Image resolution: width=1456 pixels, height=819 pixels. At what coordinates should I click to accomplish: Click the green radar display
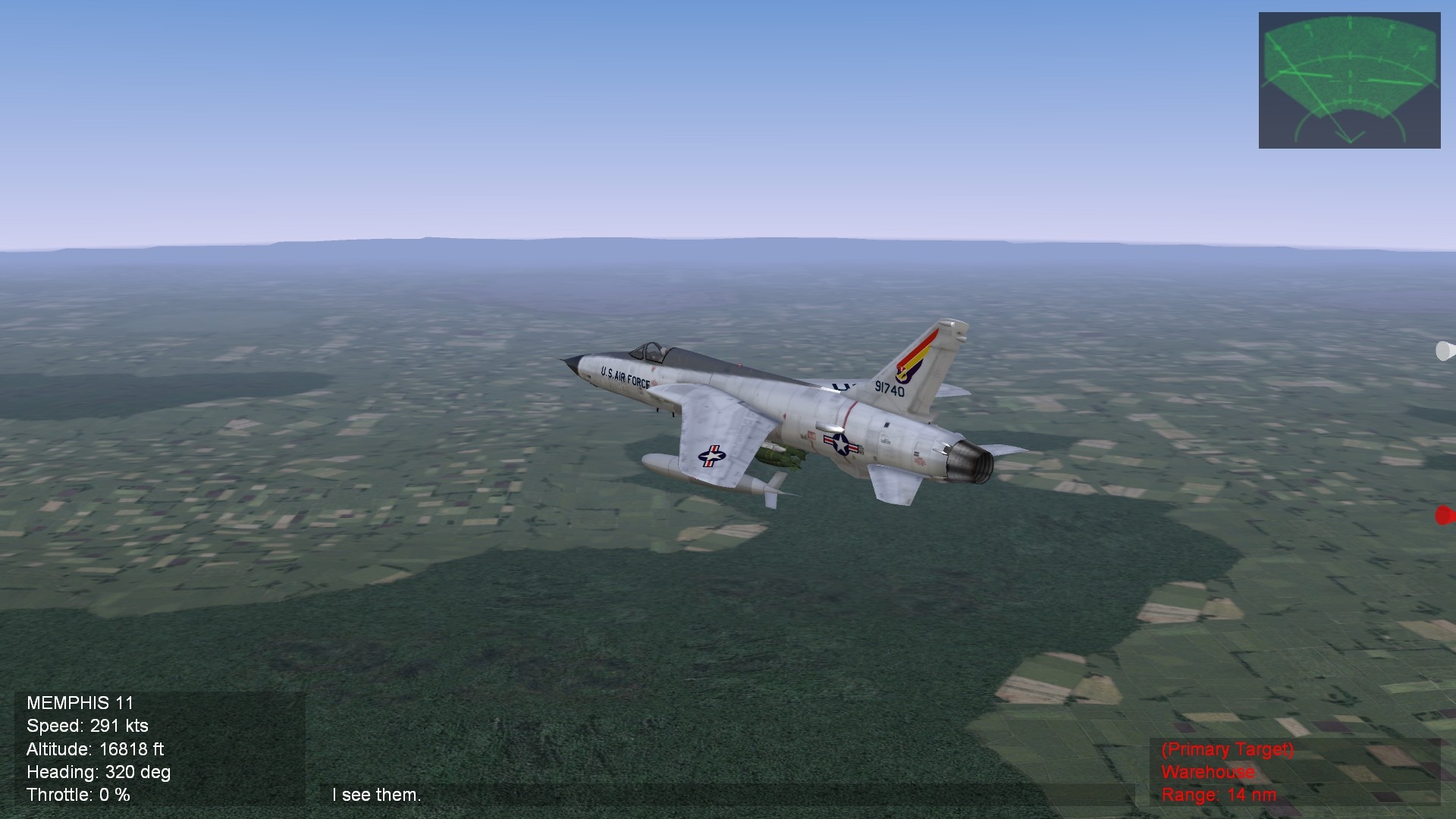click(x=1349, y=80)
